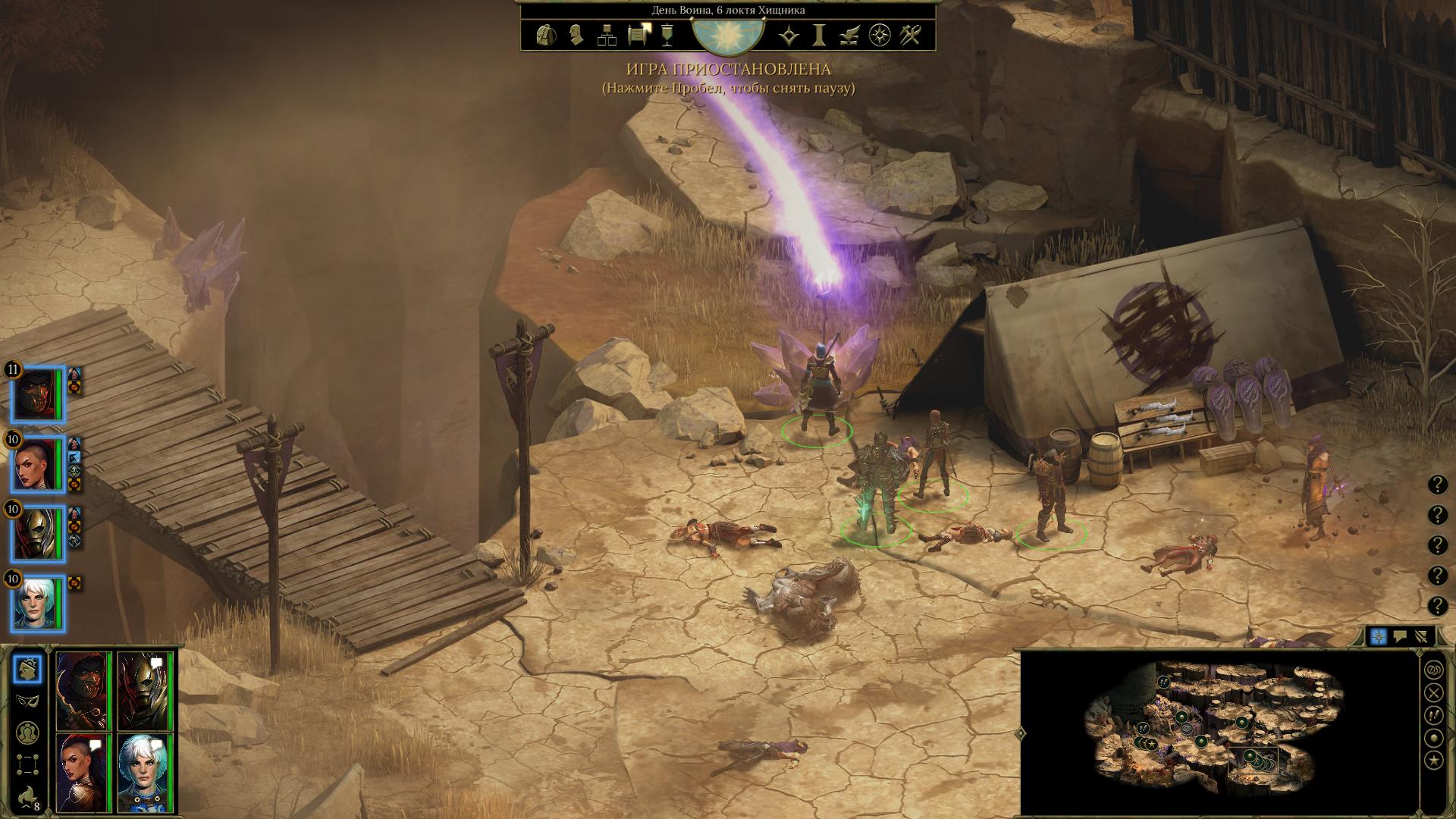1456x819 pixels.
Task: Open the backpack inventory icon
Action: tap(545, 35)
